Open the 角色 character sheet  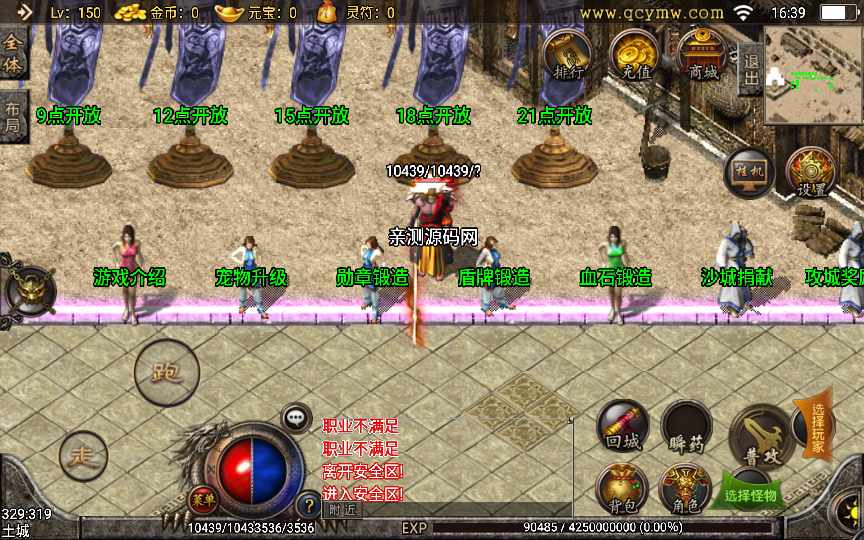686,490
